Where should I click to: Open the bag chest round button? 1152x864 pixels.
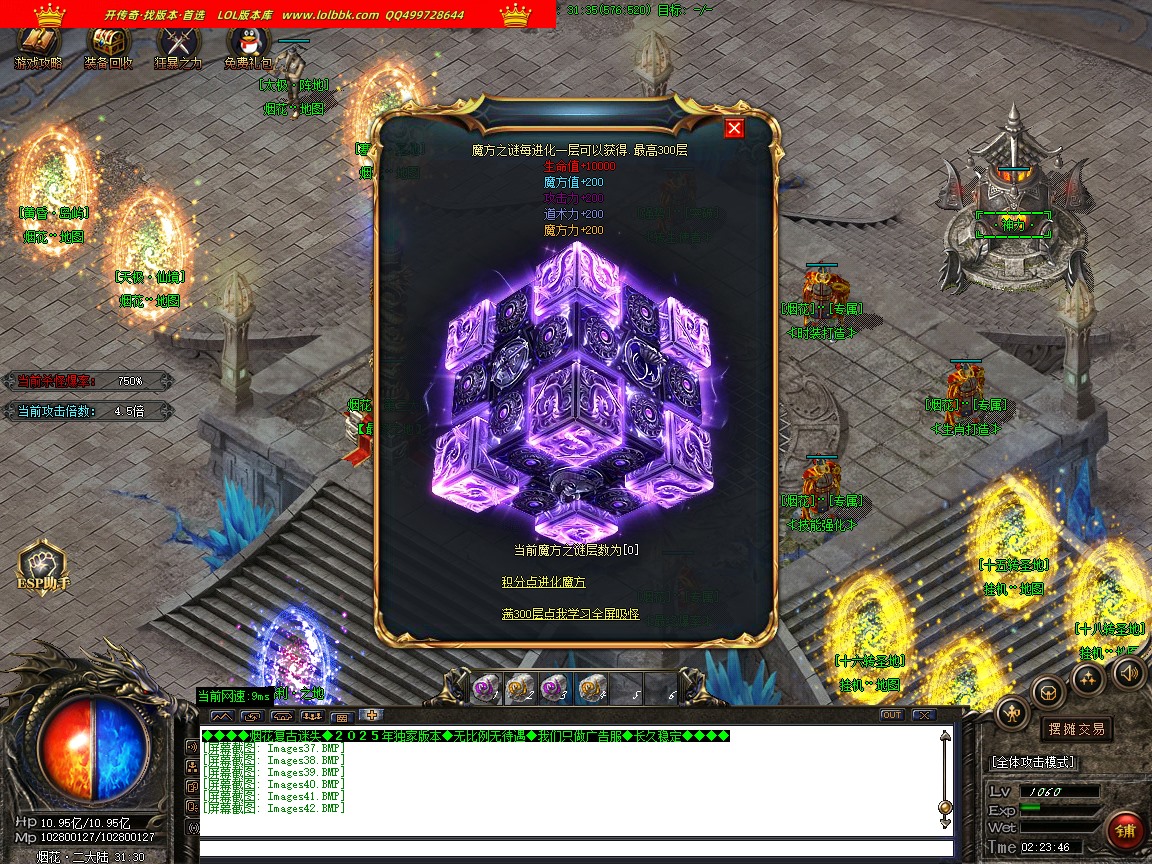(1049, 691)
